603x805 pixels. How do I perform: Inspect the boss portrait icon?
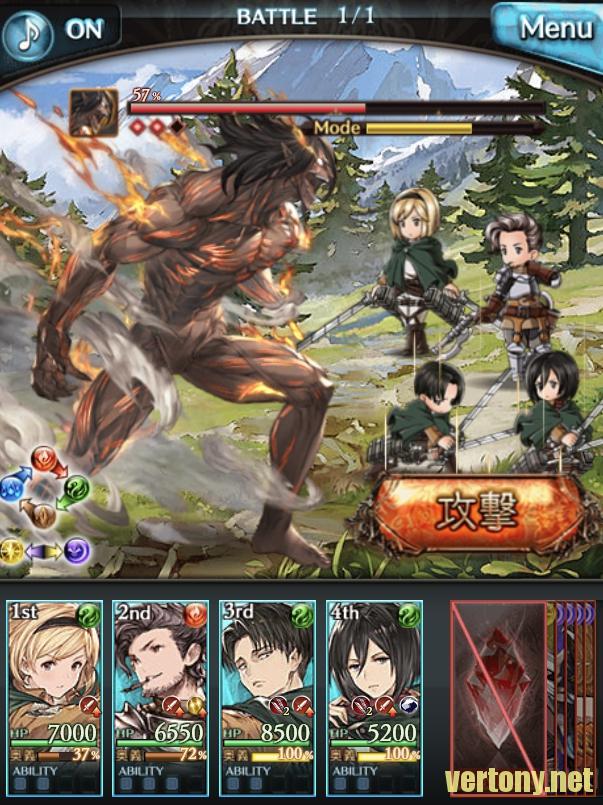(x=94, y=112)
